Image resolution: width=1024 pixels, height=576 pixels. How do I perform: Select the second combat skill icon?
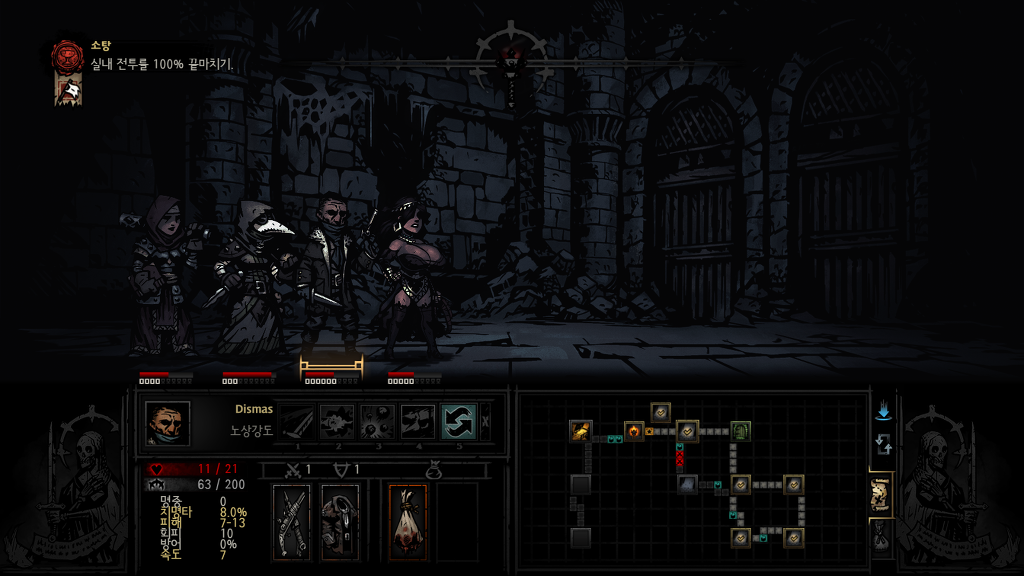[337, 422]
